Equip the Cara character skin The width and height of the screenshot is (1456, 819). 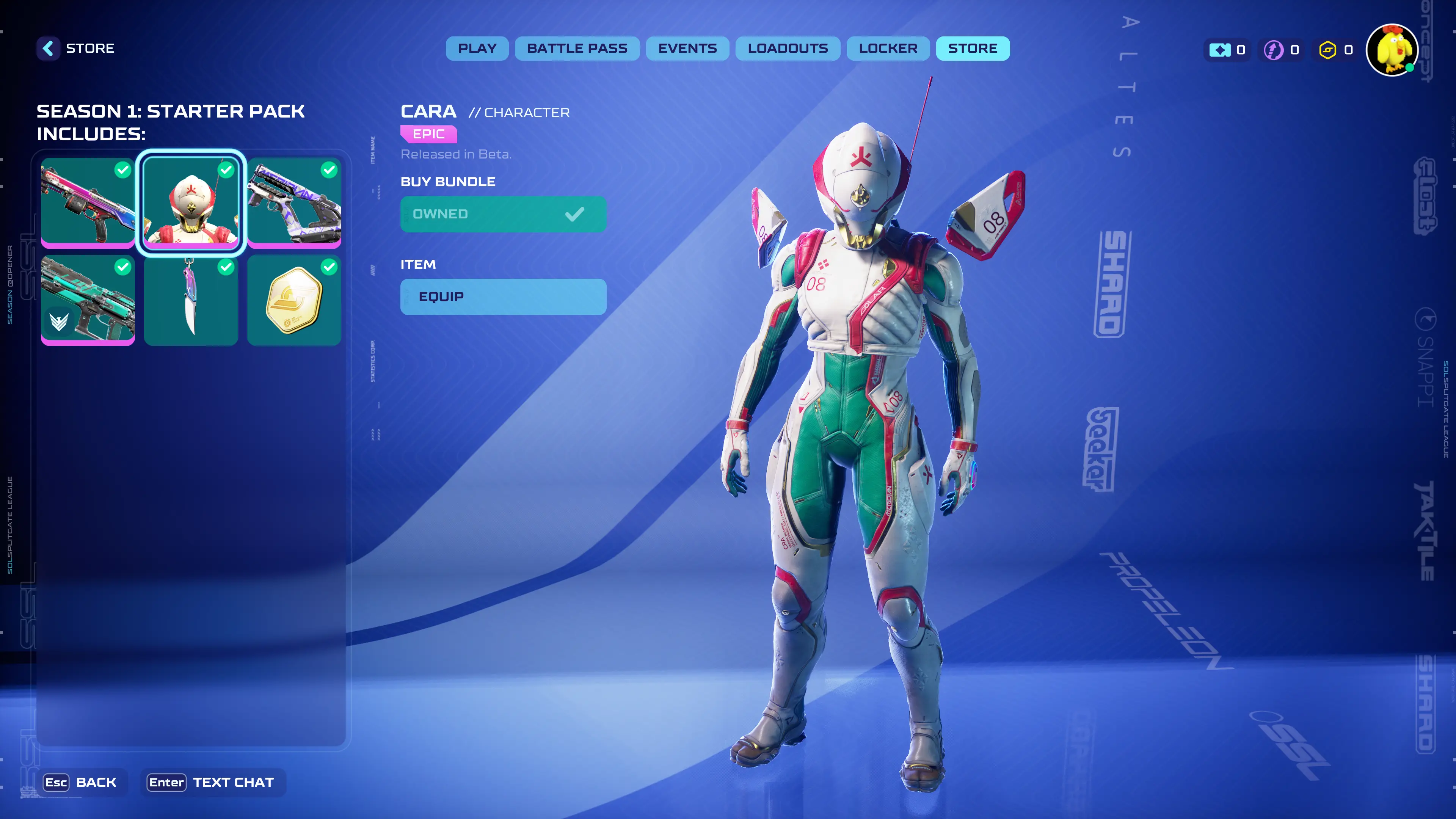(502, 297)
